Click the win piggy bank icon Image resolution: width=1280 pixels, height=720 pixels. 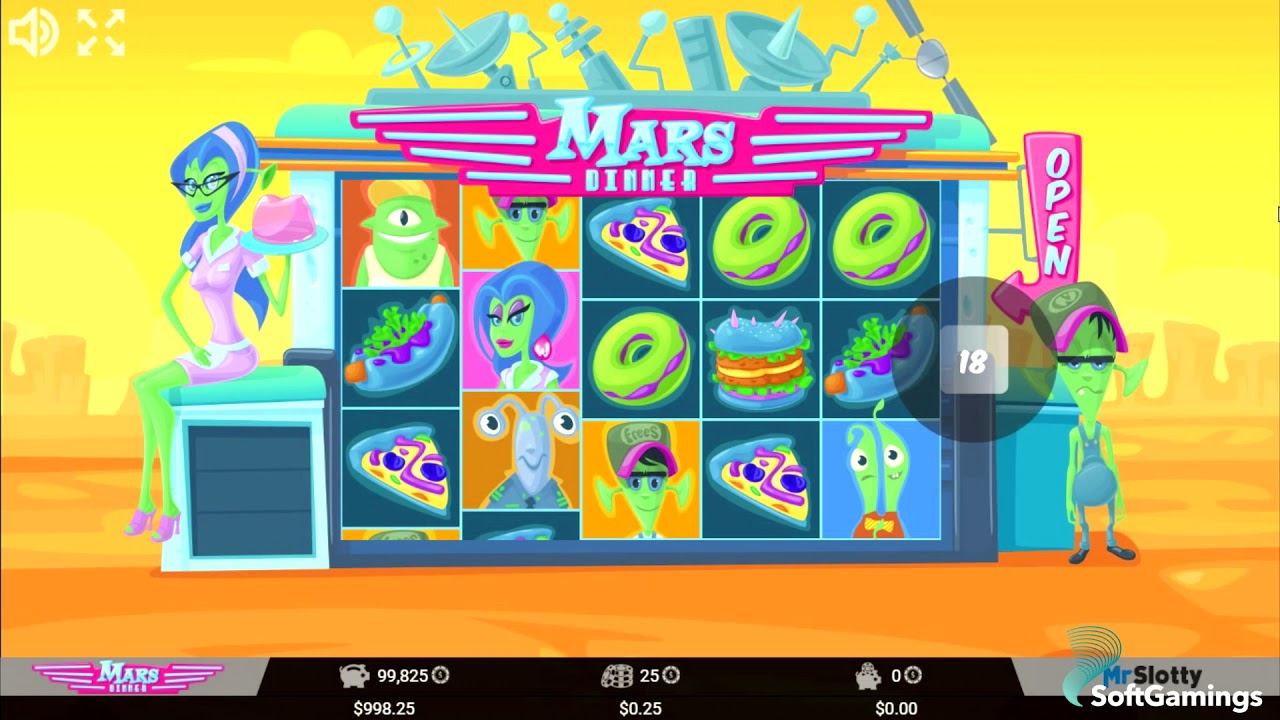click(x=866, y=676)
